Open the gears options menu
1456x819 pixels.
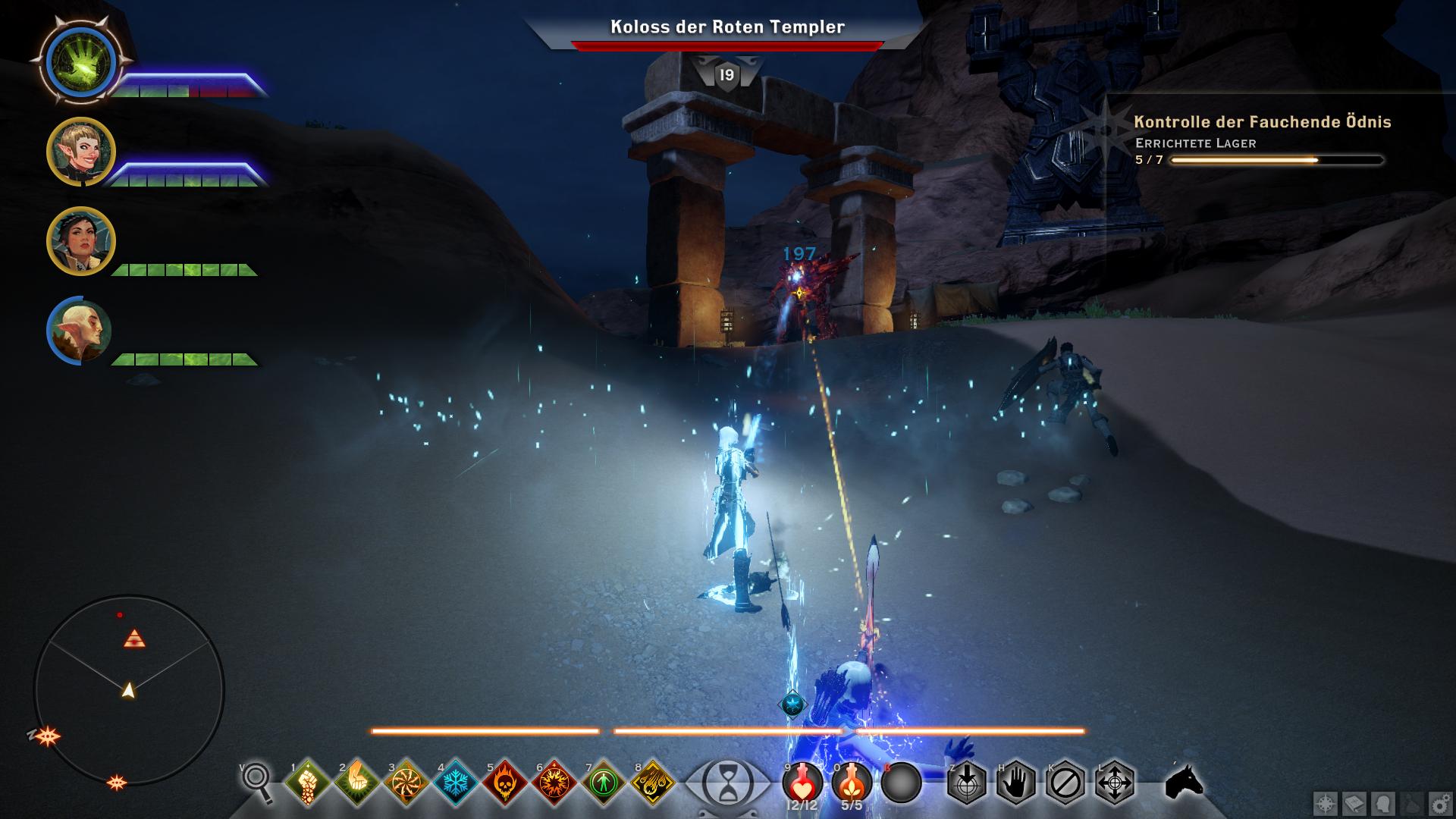click(x=1440, y=803)
